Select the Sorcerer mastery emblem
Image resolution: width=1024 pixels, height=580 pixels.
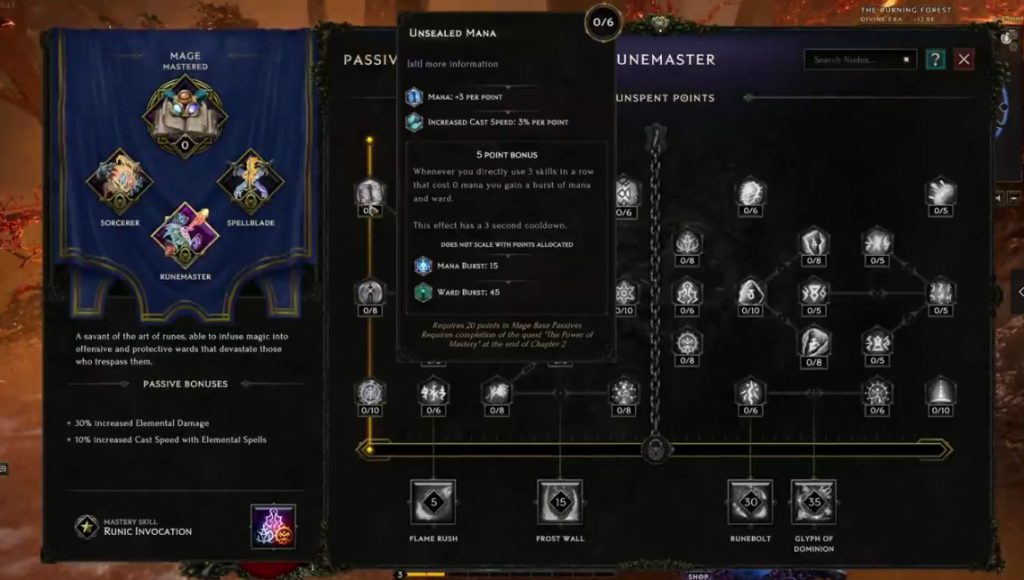[119, 181]
